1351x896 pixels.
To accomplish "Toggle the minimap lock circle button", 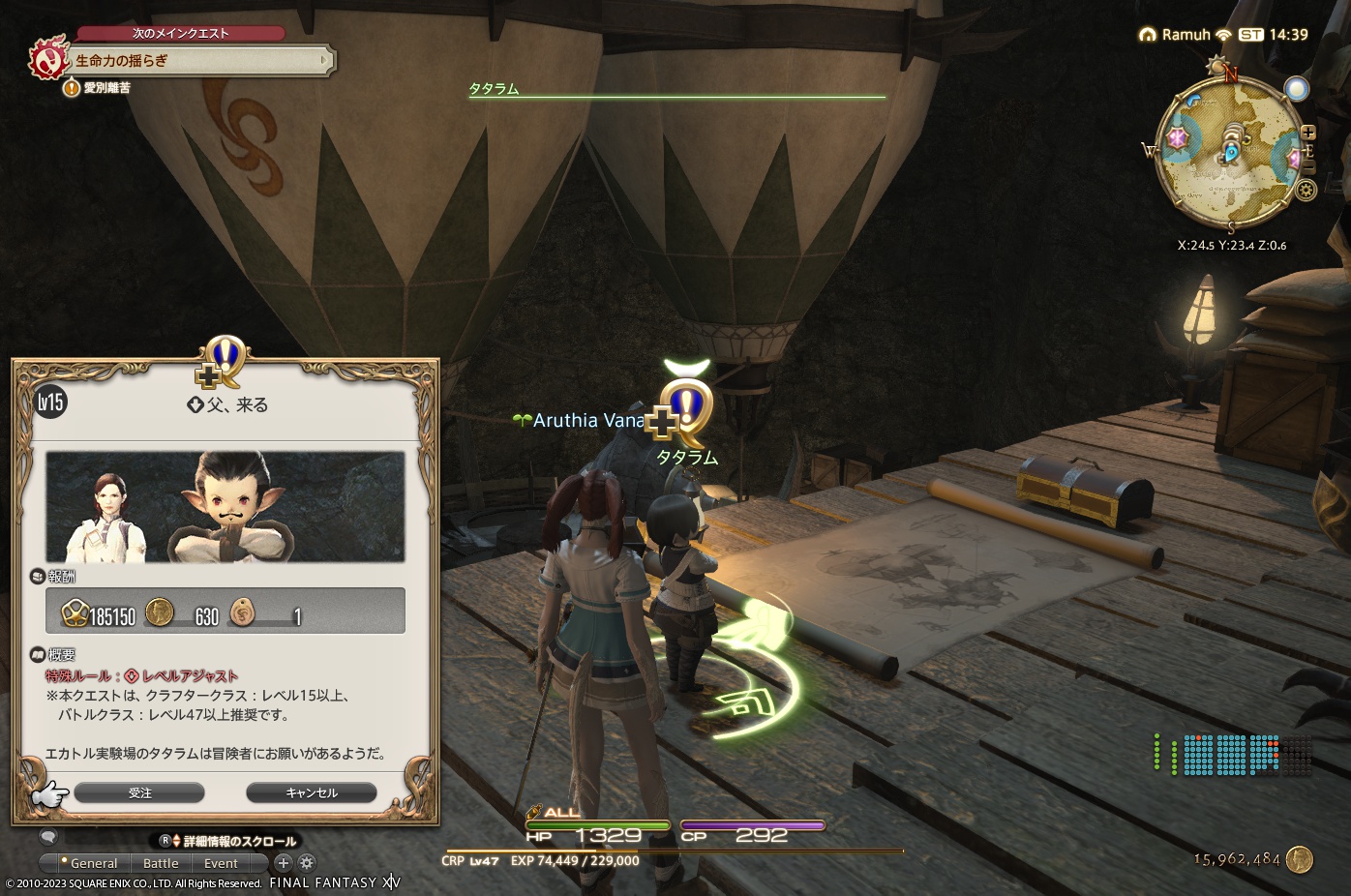I will click(1297, 88).
